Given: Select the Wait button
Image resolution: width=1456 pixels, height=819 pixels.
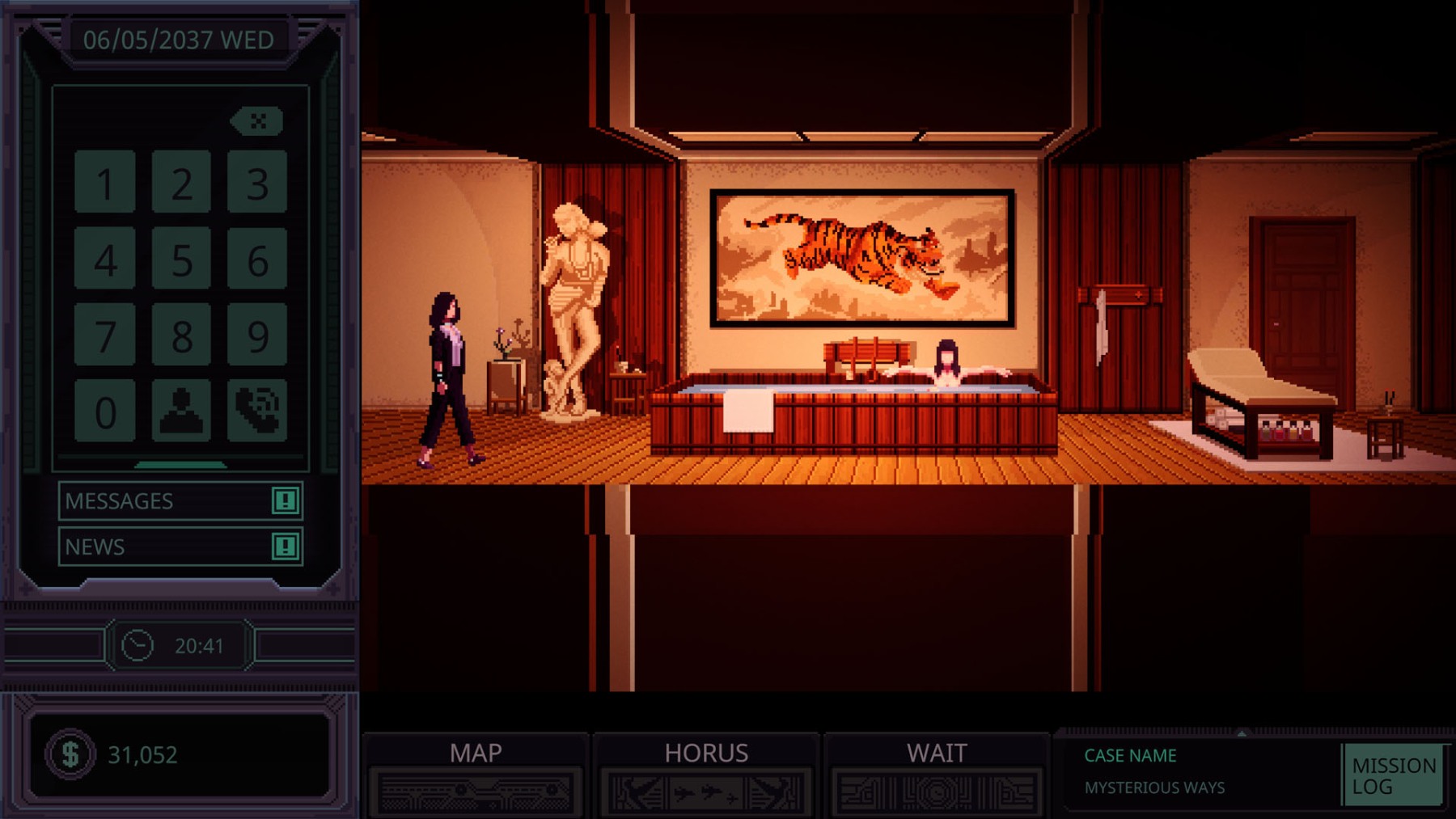Looking at the screenshot, I should pyautogui.click(x=937, y=774).
